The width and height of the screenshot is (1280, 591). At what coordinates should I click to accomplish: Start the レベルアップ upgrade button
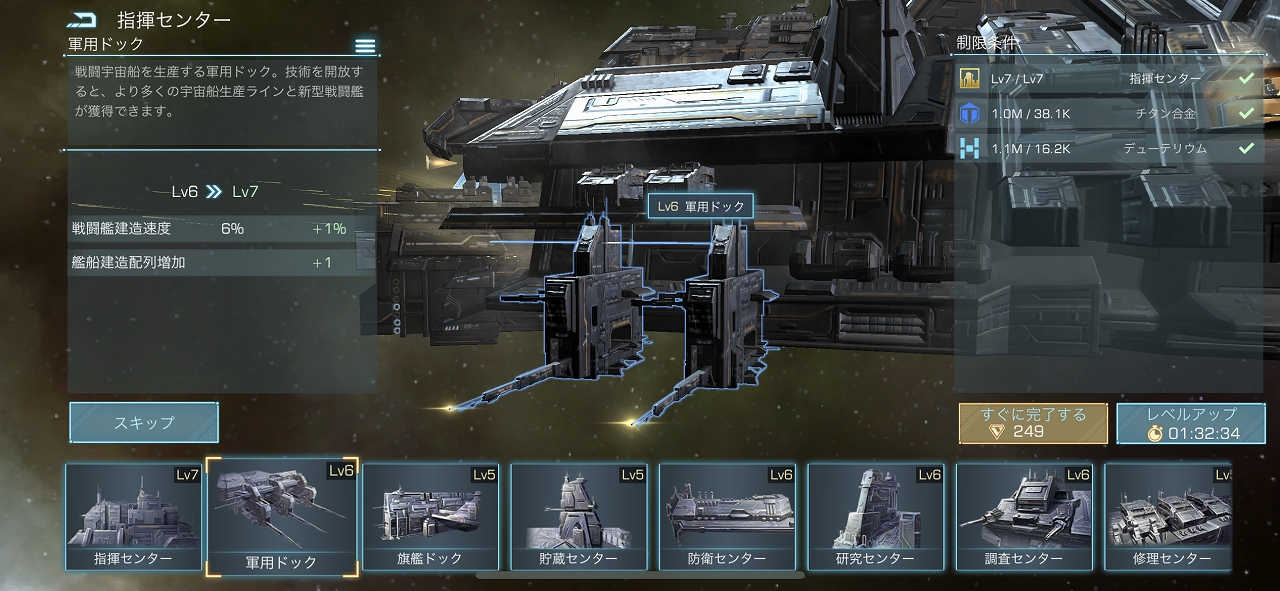[1192, 423]
